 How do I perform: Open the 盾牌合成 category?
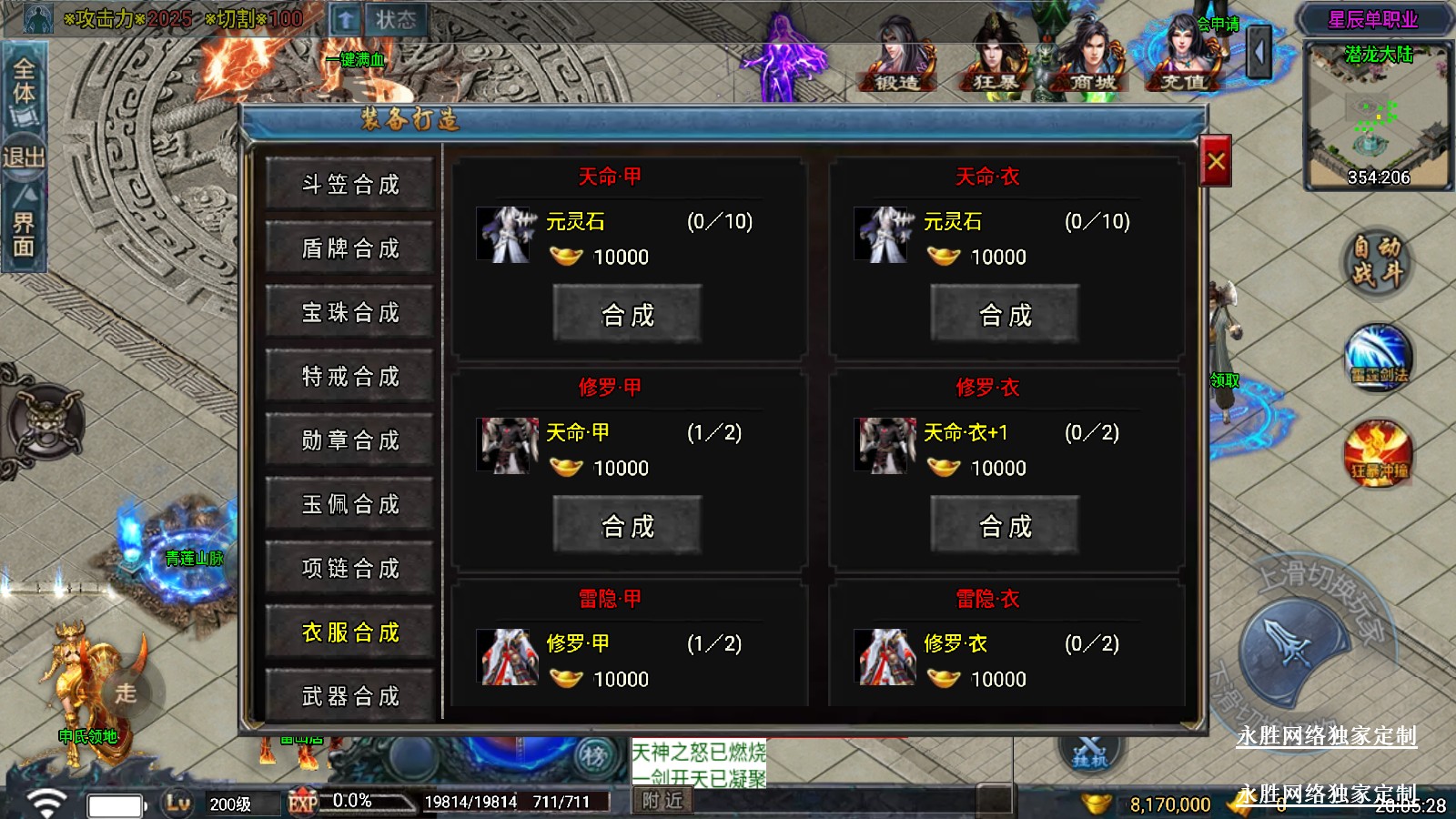(x=350, y=248)
